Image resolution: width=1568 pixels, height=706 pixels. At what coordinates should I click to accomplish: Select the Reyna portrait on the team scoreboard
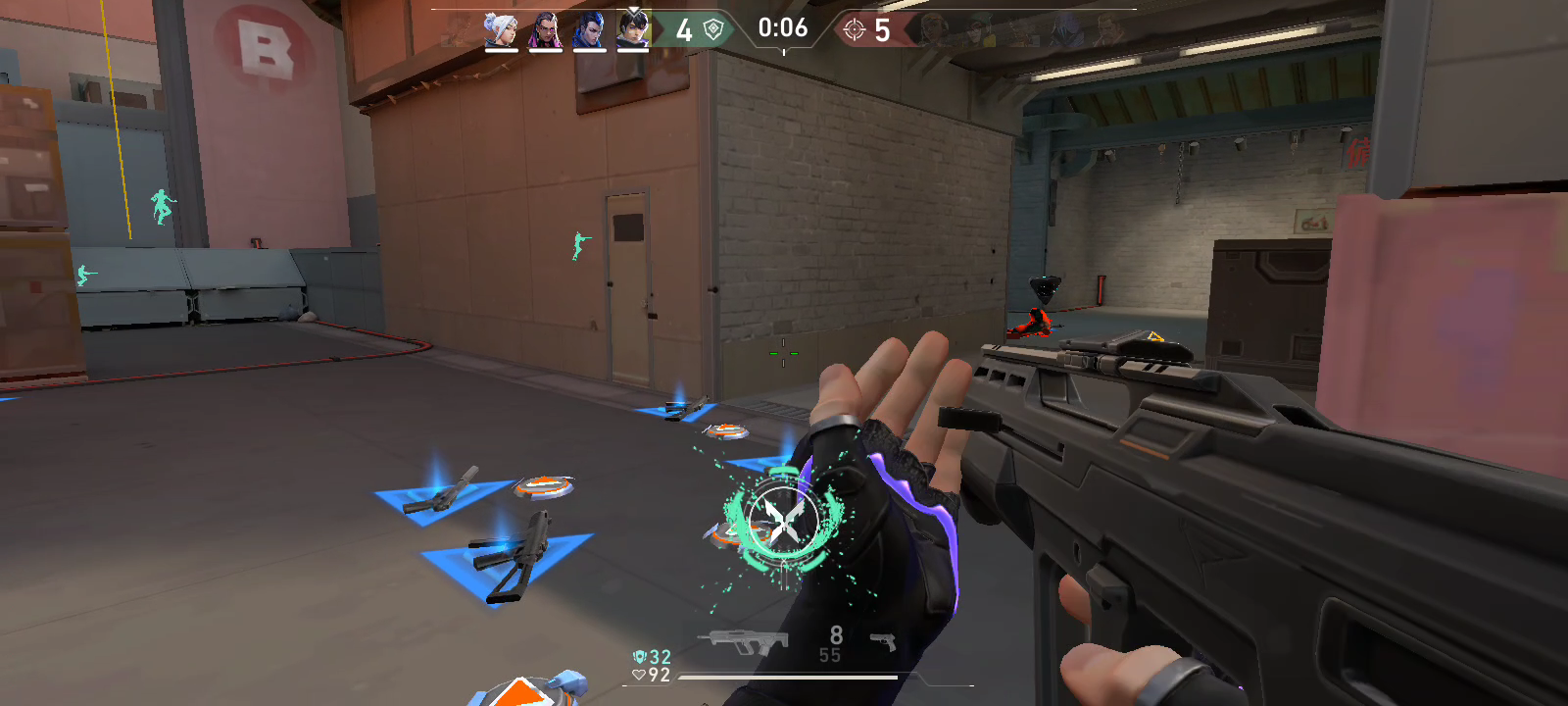[x=544, y=29]
